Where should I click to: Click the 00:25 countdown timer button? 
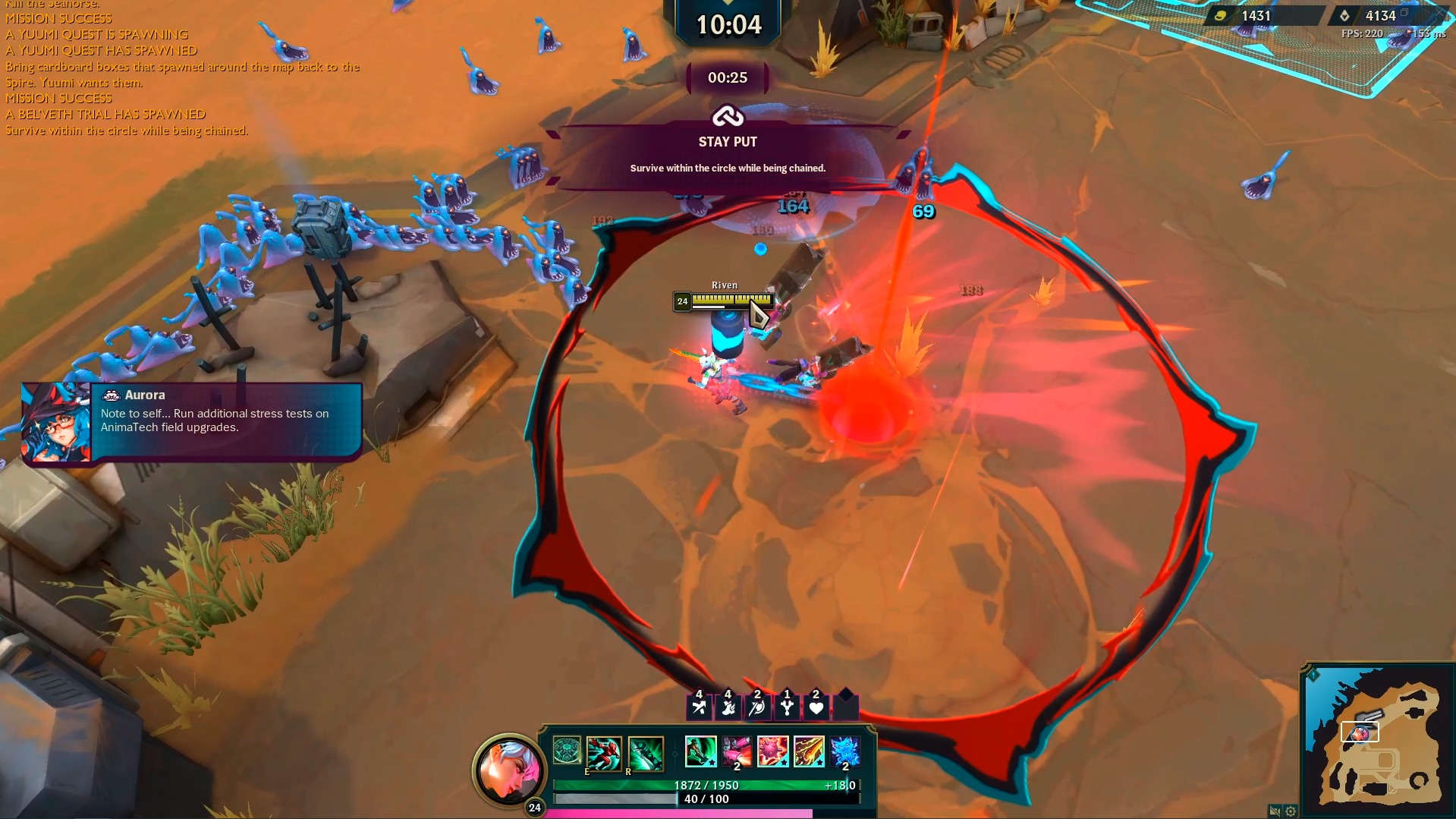726,78
